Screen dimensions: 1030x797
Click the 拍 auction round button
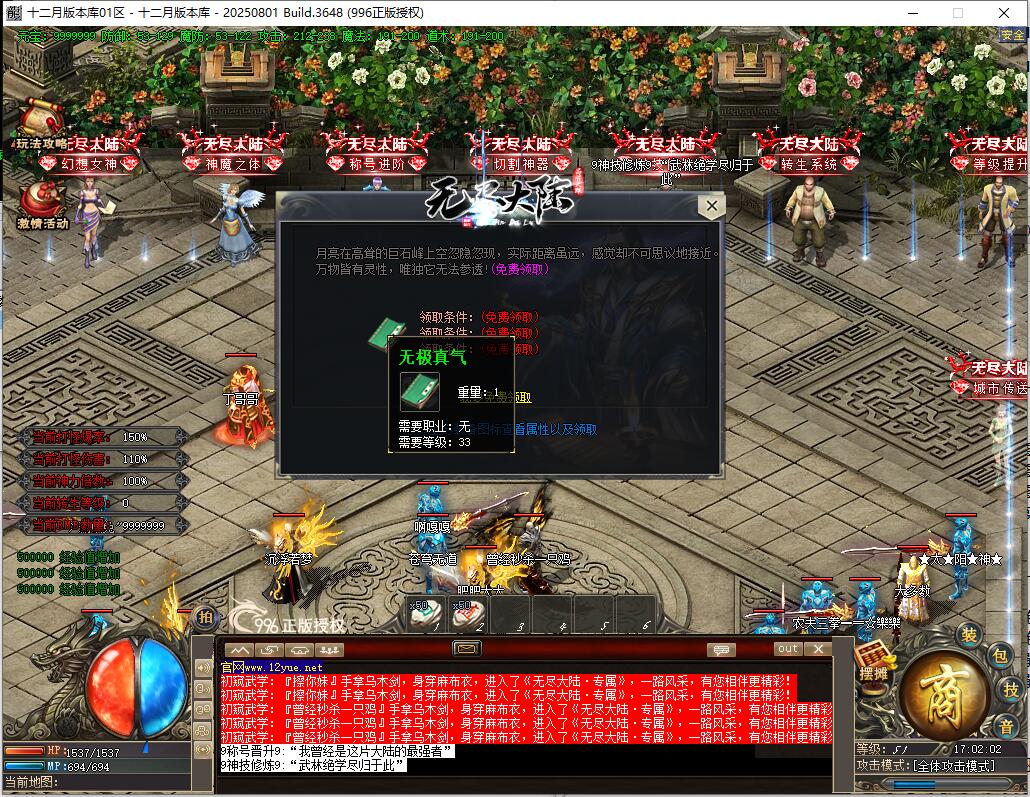[x=204, y=617]
